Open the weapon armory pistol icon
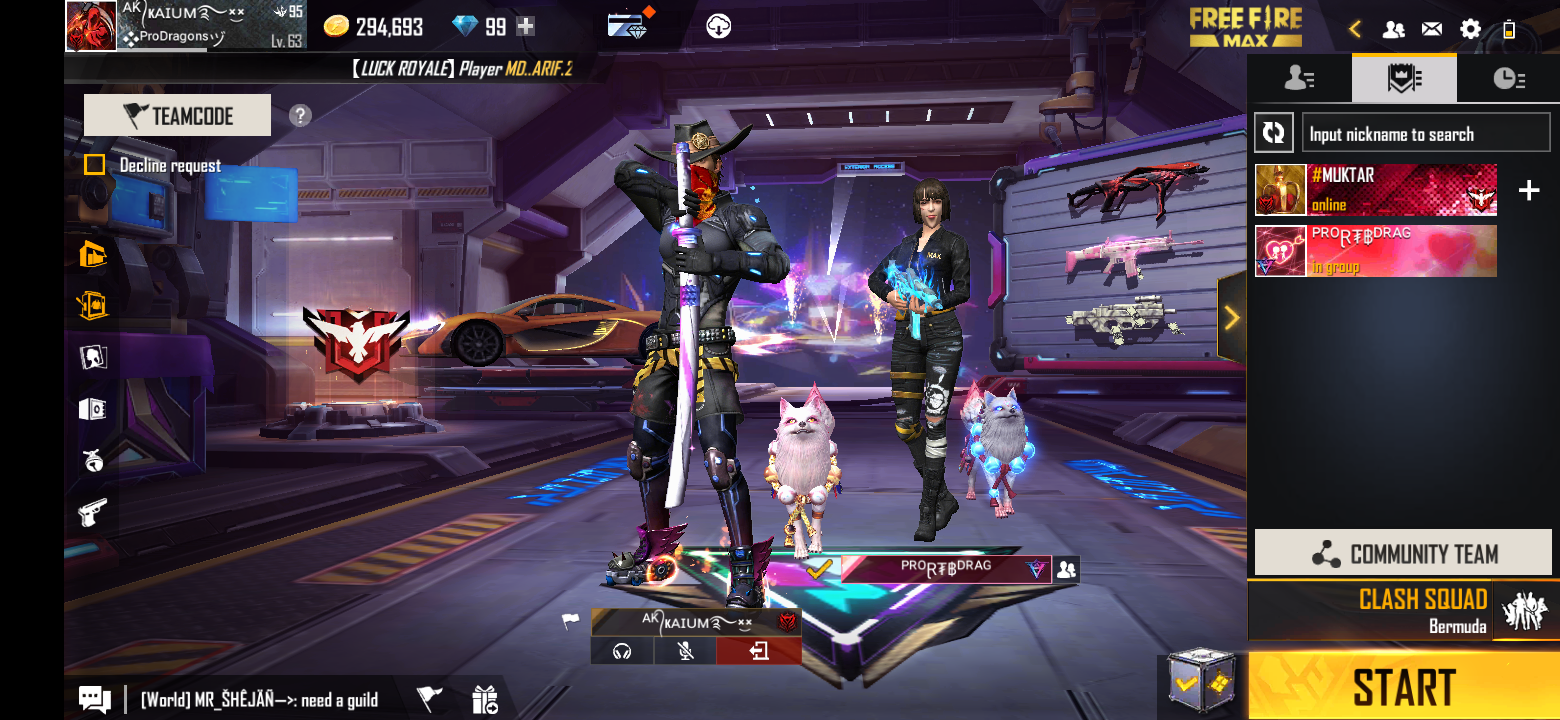1560x720 pixels. (x=92, y=513)
